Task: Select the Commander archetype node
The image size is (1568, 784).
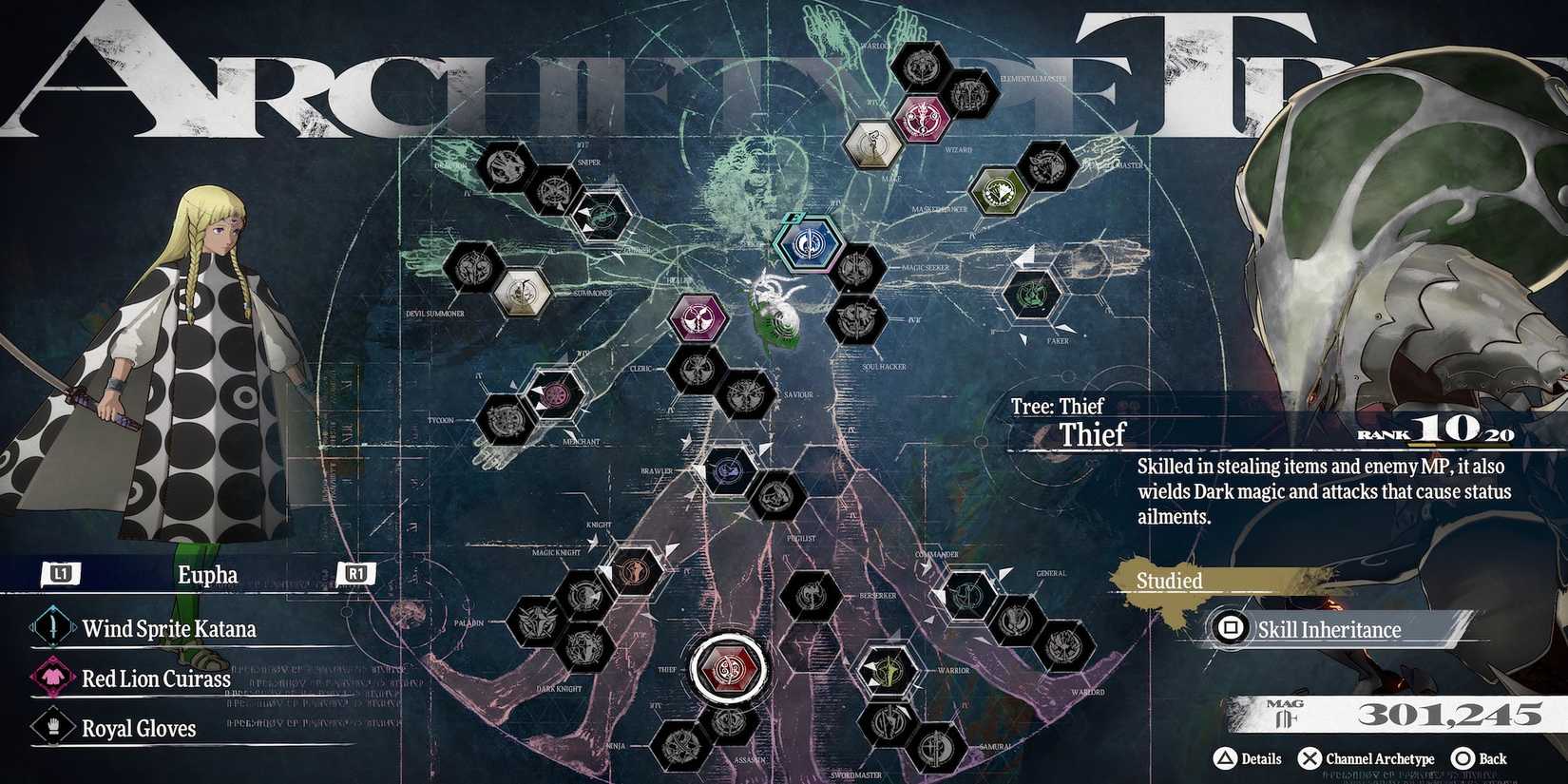Action: (965, 596)
